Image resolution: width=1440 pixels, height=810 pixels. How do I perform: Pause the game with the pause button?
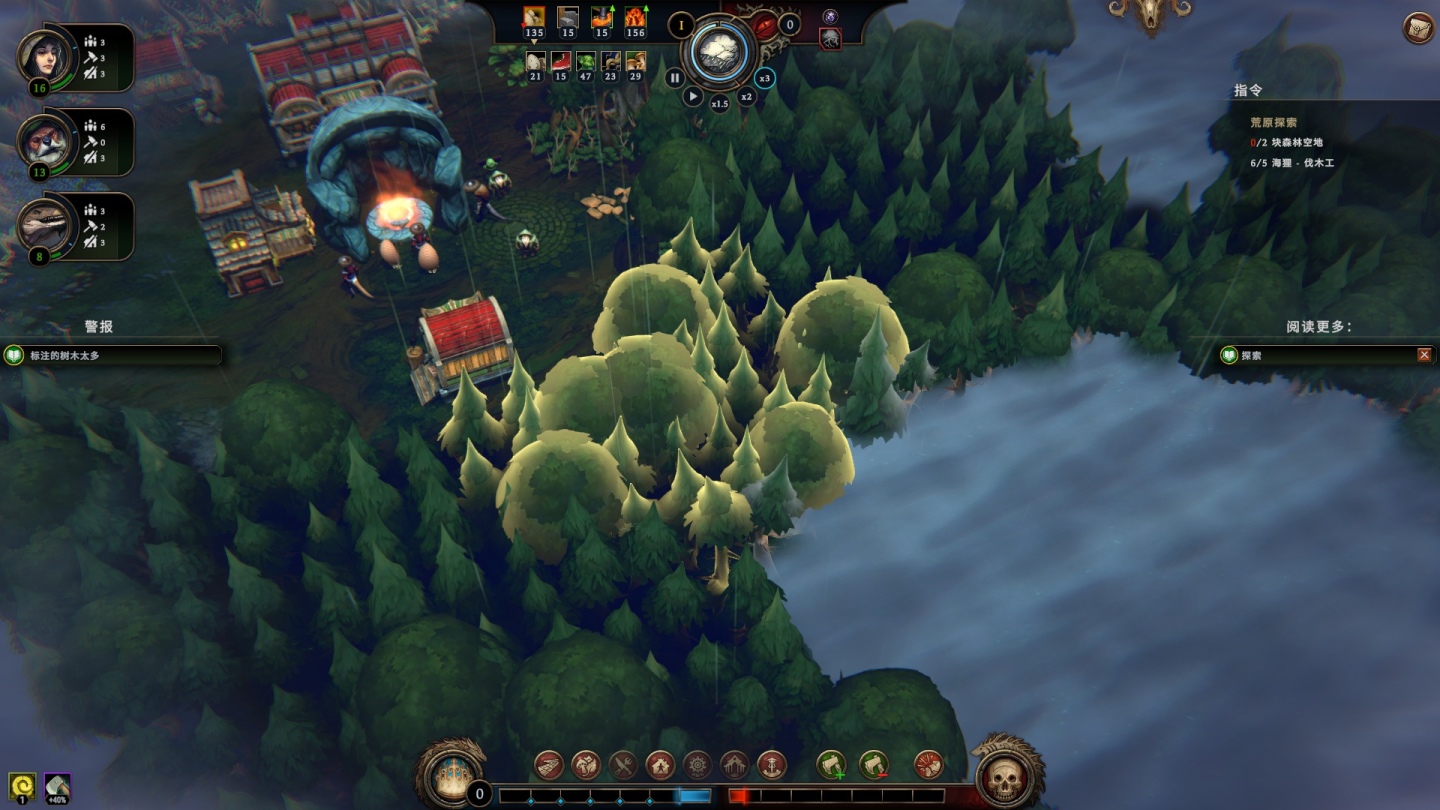tap(675, 78)
